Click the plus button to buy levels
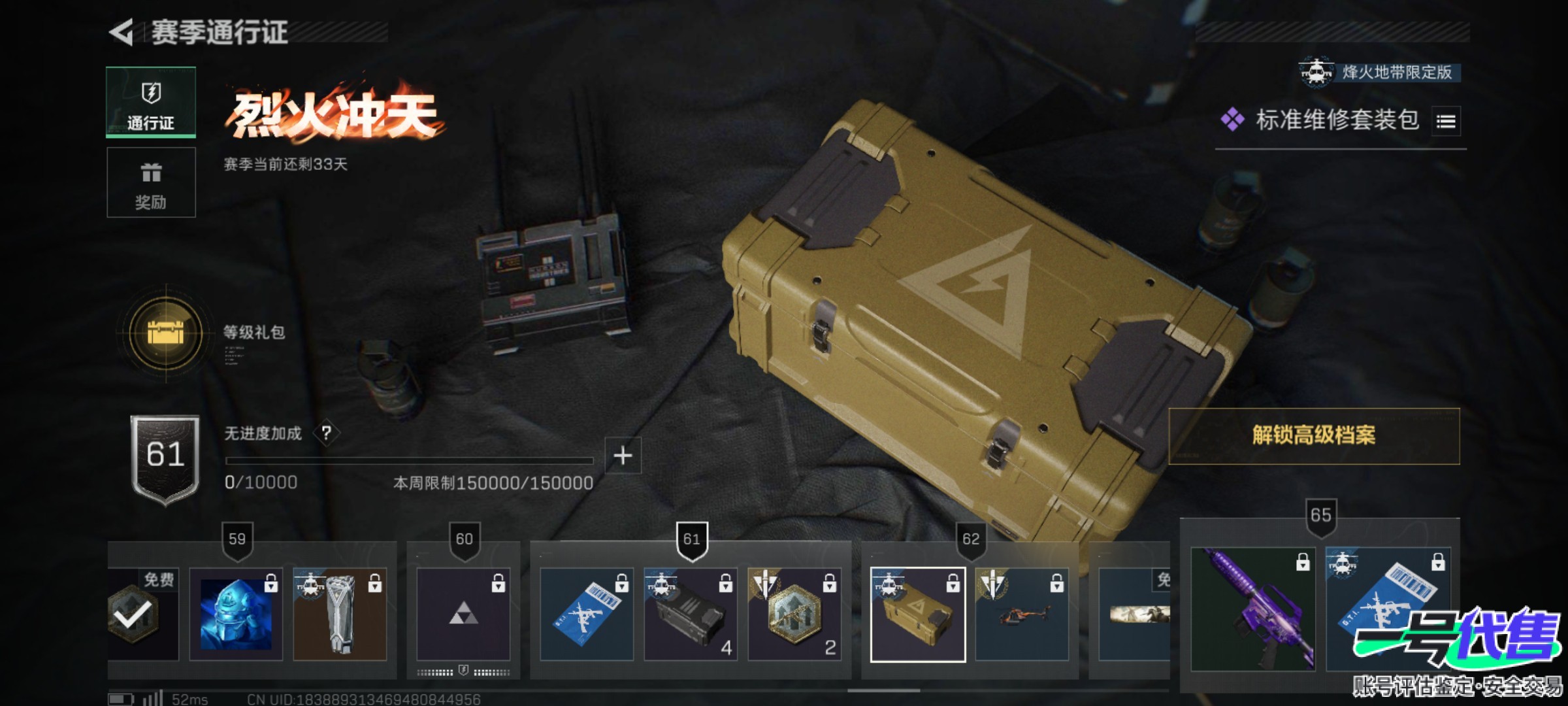 click(x=623, y=456)
